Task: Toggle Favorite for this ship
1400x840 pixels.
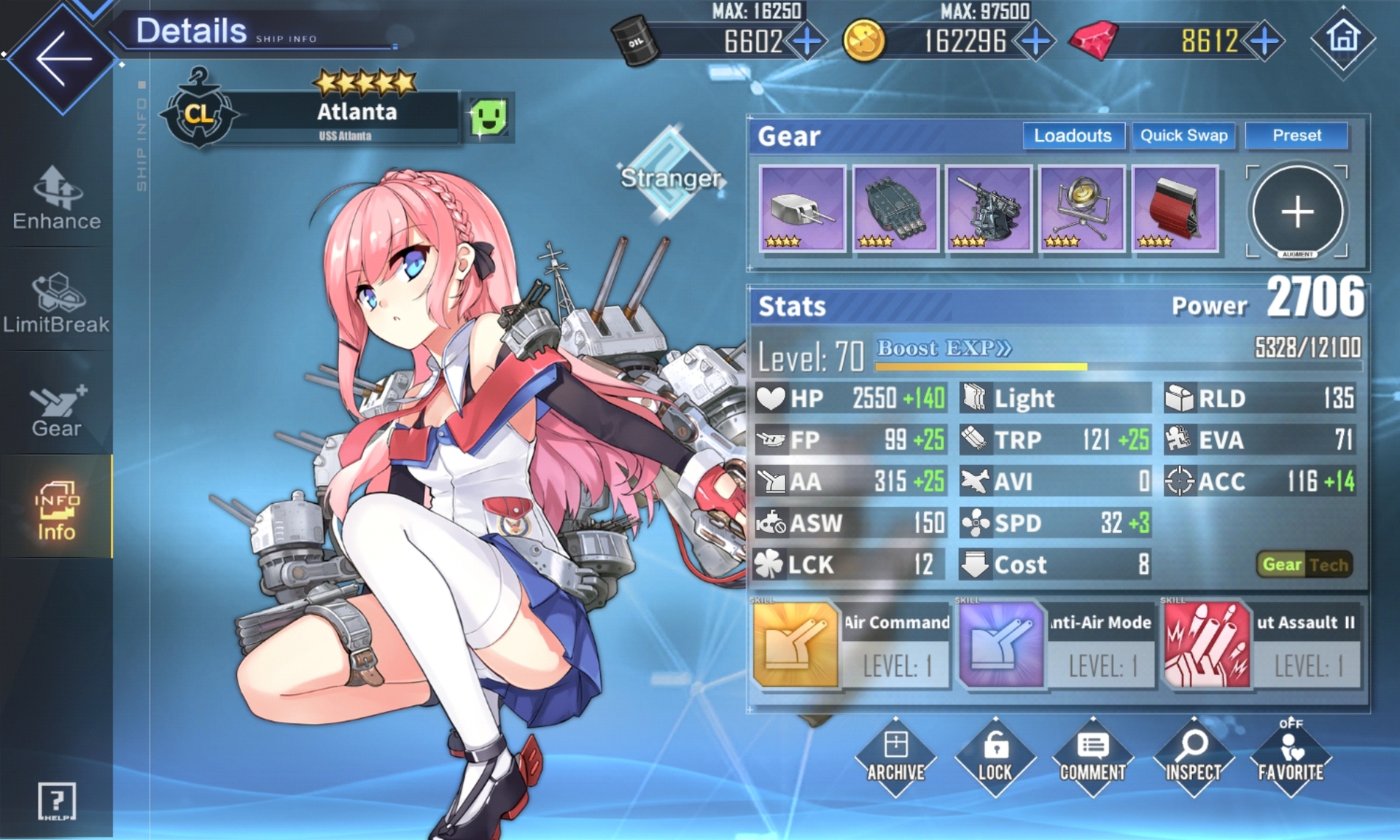Action: pyautogui.click(x=1290, y=758)
